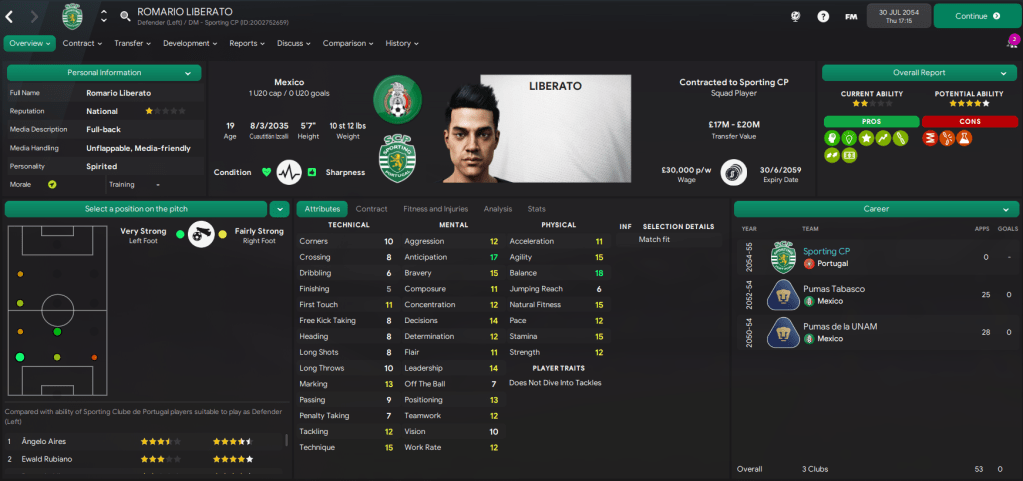Open the Contract menu
The width and height of the screenshot is (1023, 481).
(x=82, y=43)
